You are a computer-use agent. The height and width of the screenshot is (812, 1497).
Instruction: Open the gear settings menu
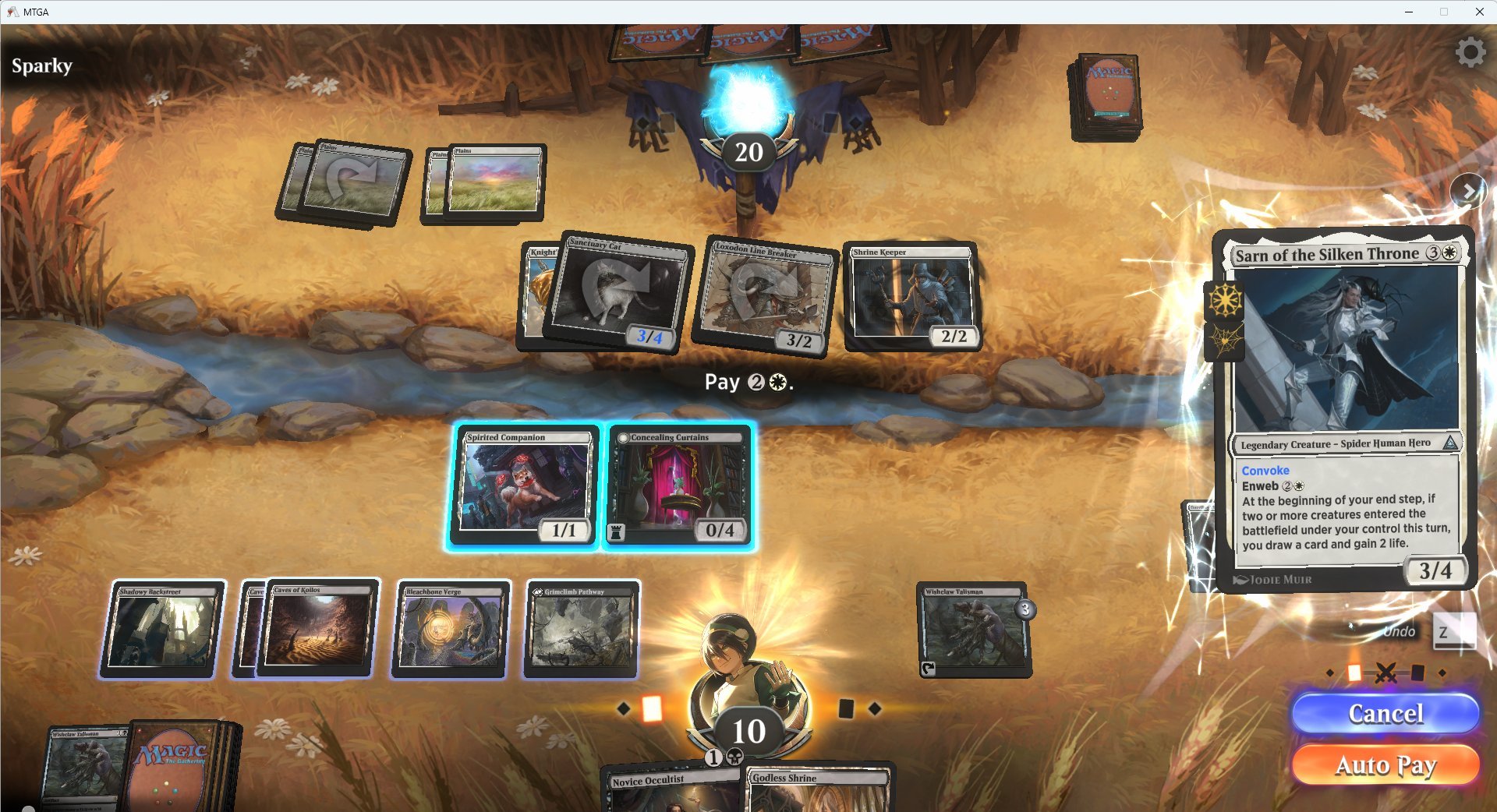1470,52
